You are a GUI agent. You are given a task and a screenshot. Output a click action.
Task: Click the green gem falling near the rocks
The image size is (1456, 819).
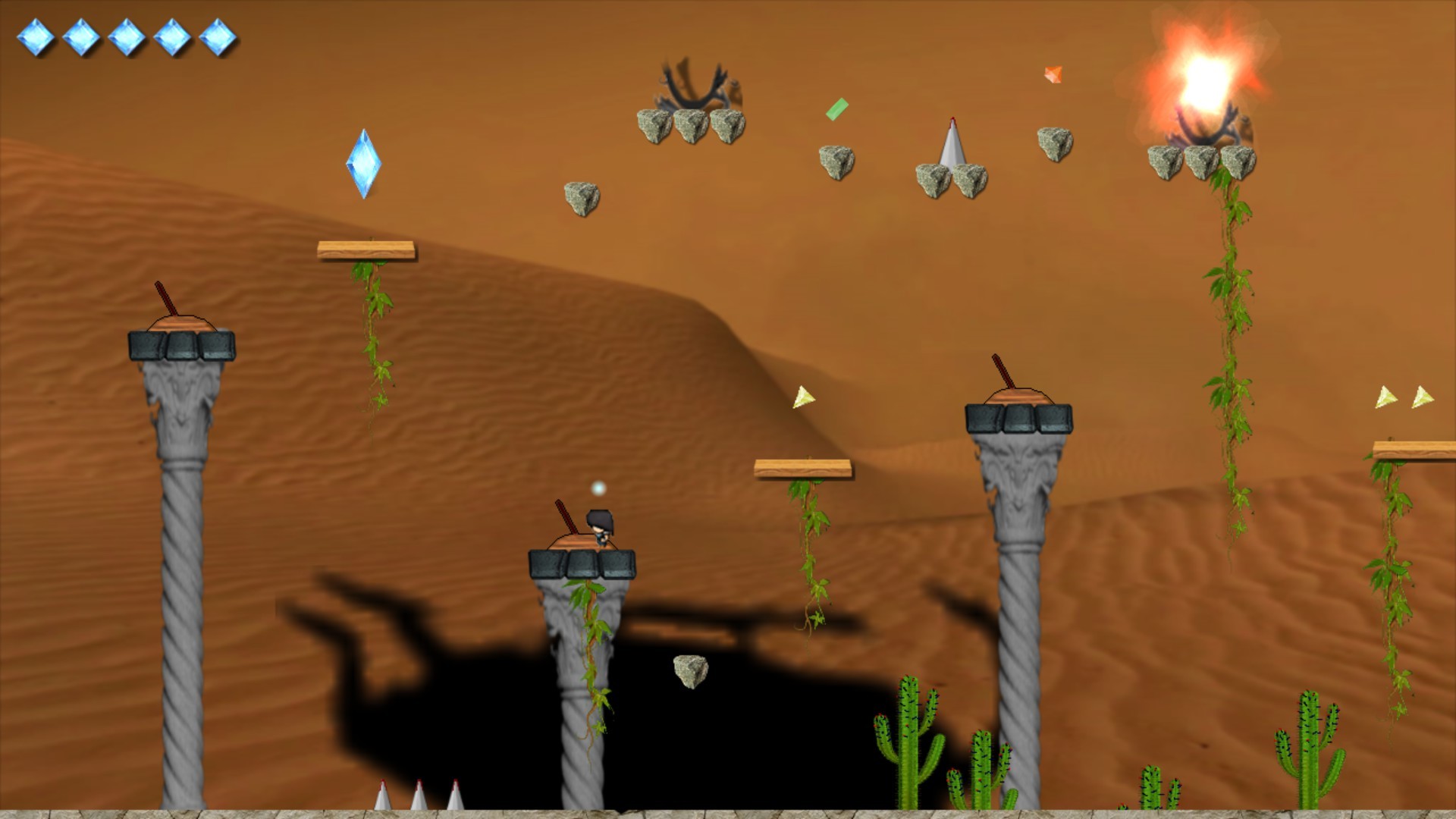(836, 108)
